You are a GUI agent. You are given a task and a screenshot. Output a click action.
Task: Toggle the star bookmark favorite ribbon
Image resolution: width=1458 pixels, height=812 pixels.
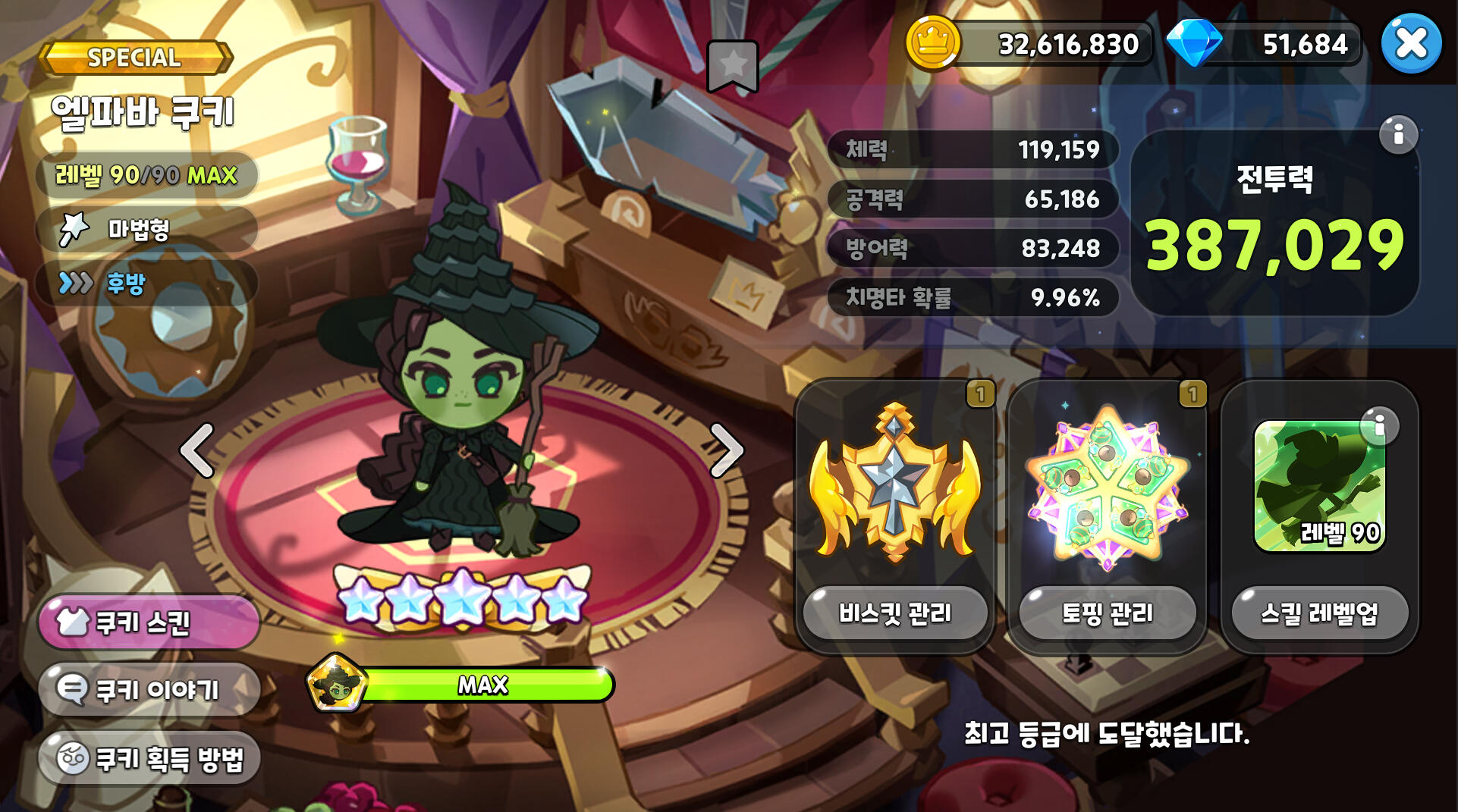[733, 65]
